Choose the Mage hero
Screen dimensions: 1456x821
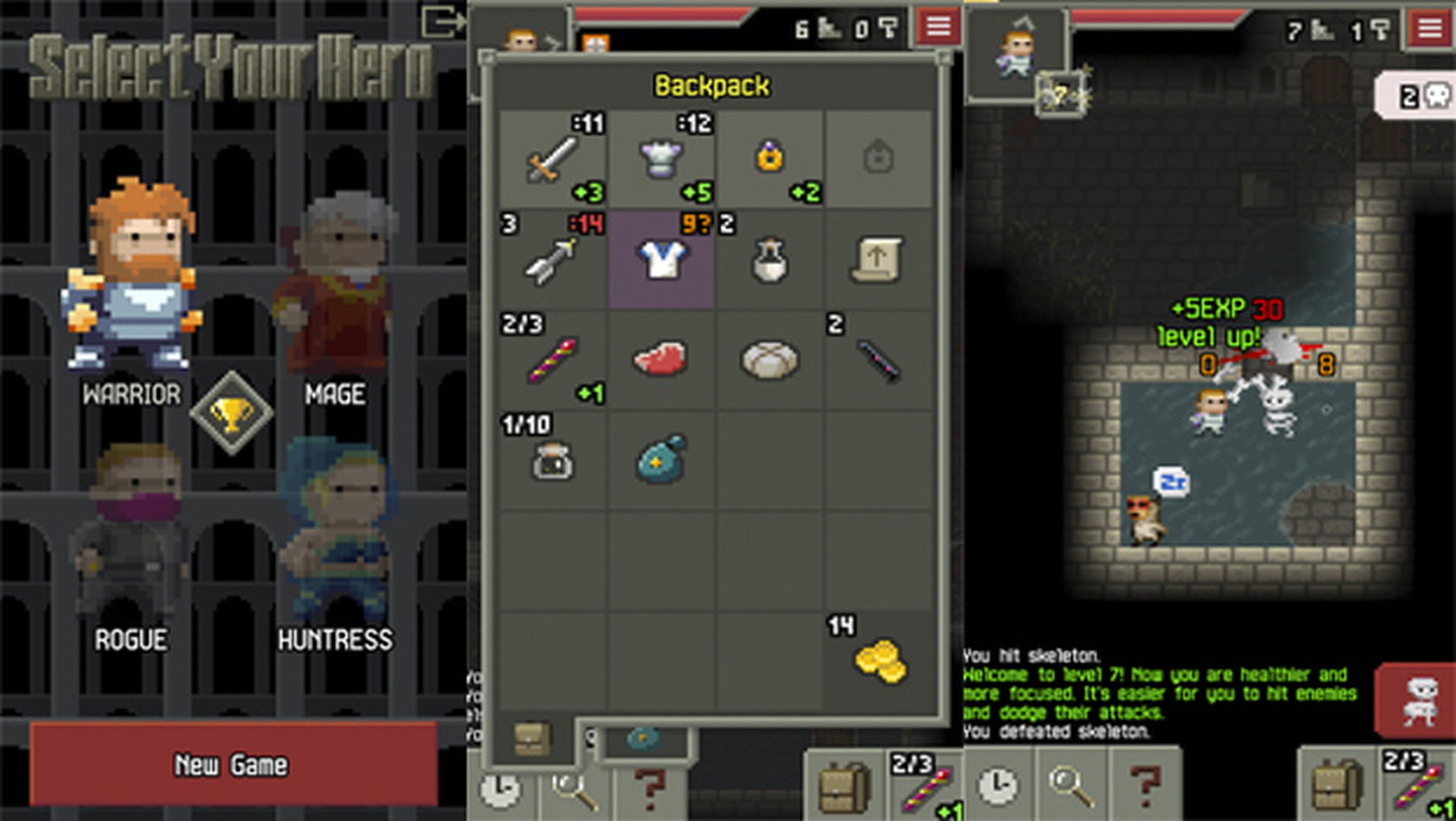pos(335,282)
